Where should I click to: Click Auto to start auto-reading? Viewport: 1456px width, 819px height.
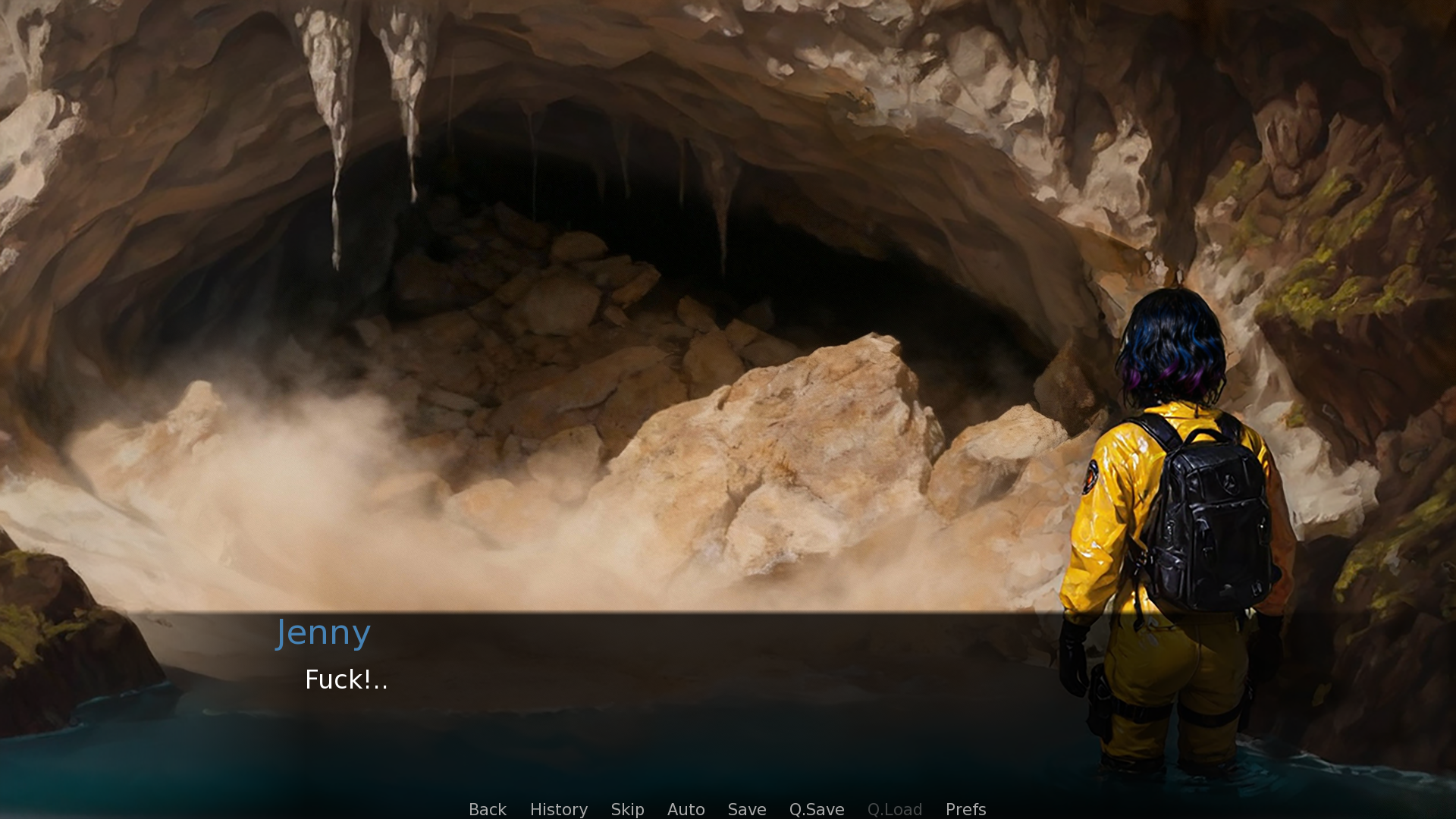tap(686, 809)
